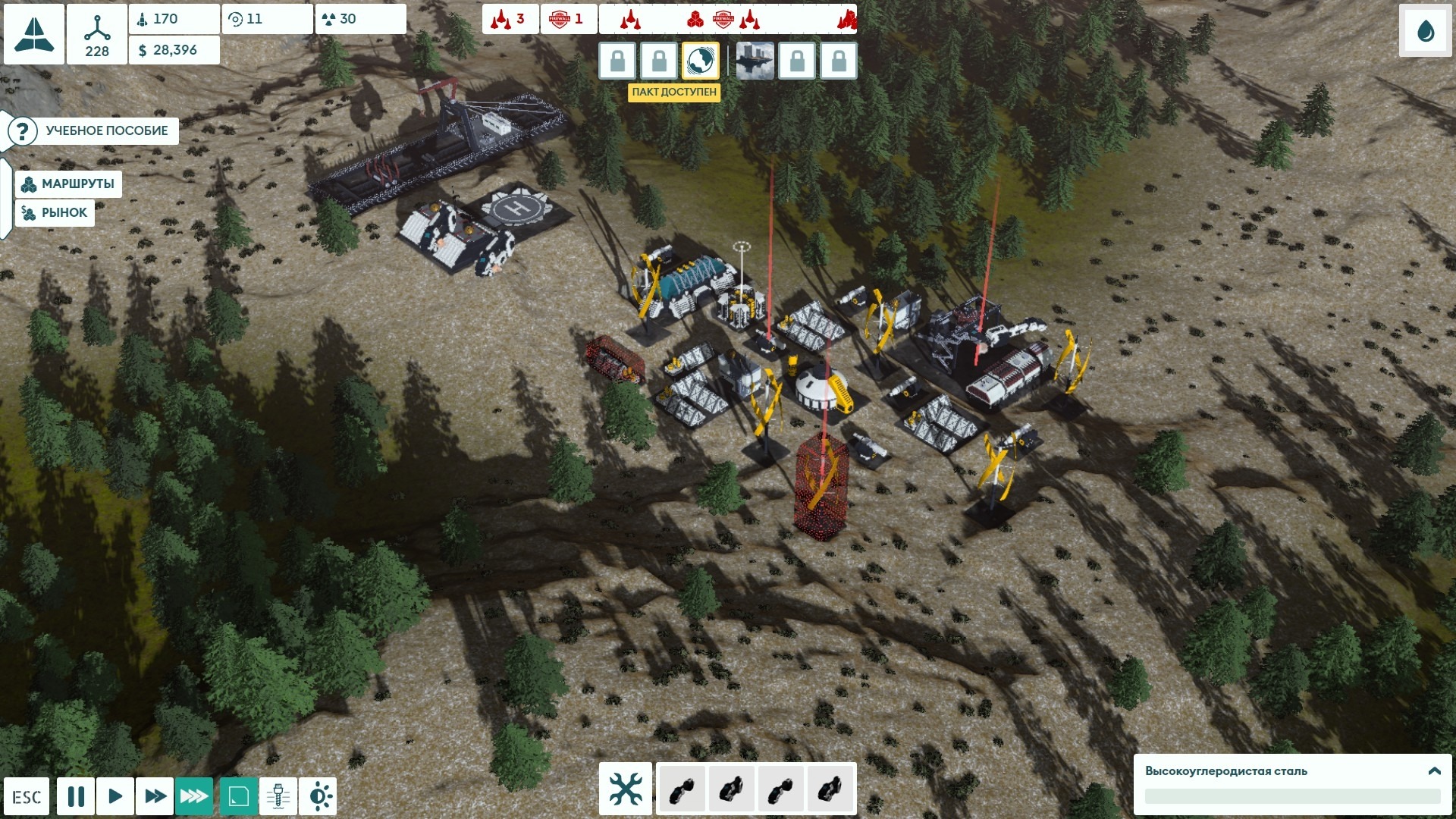Click the ESC menu button
The width and height of the screenshot is (1456, 819).
(27, 797)
